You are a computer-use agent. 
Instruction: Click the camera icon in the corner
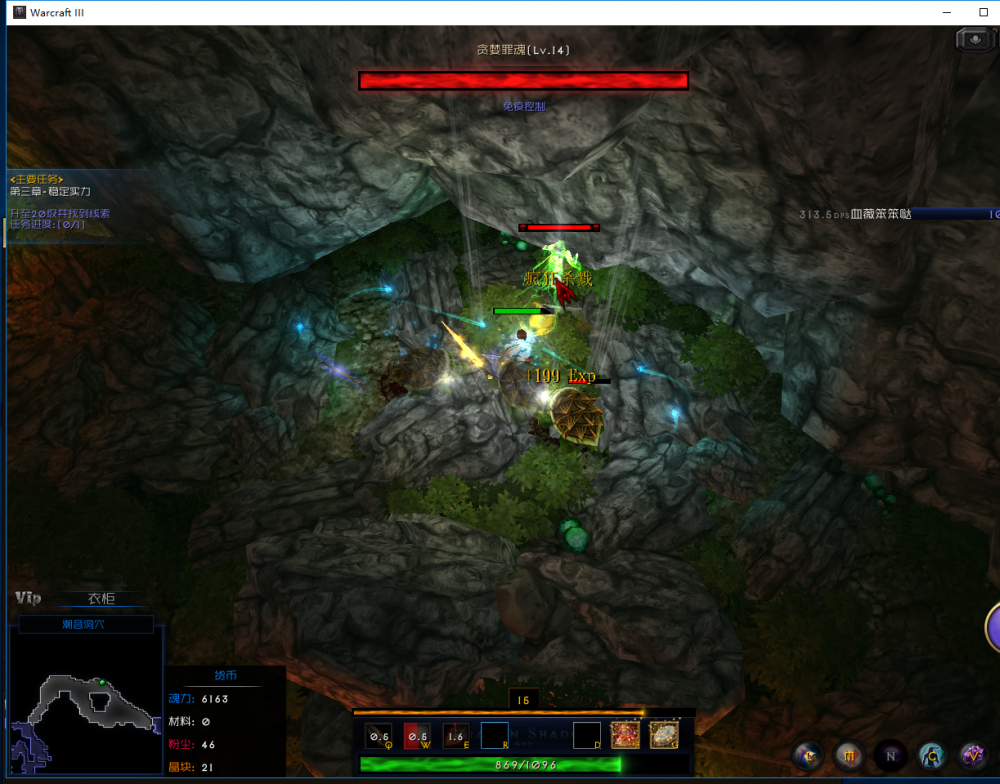[x=974, y=39]
